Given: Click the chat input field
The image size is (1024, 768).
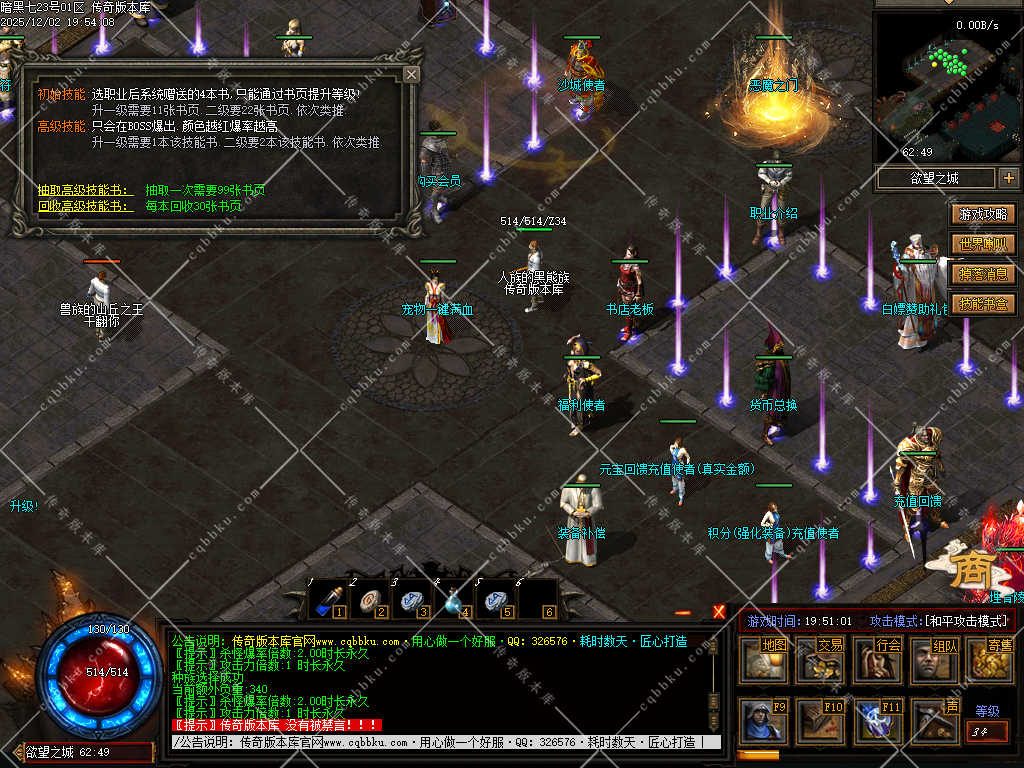Looking at the screenshot, I should pyautogui.click(x=440, y=742).
